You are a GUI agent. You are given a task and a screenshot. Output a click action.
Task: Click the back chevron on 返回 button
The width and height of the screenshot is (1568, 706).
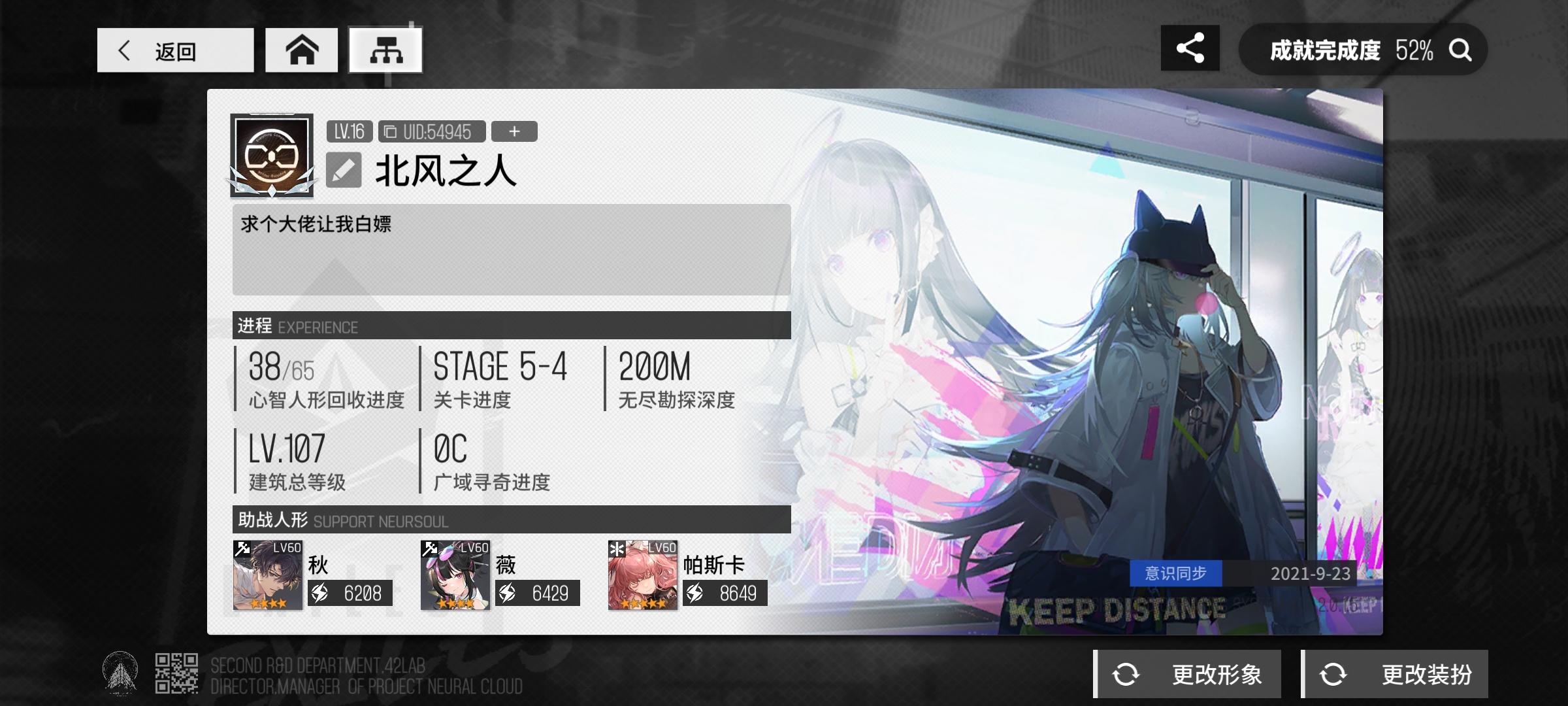pos(126,50)
